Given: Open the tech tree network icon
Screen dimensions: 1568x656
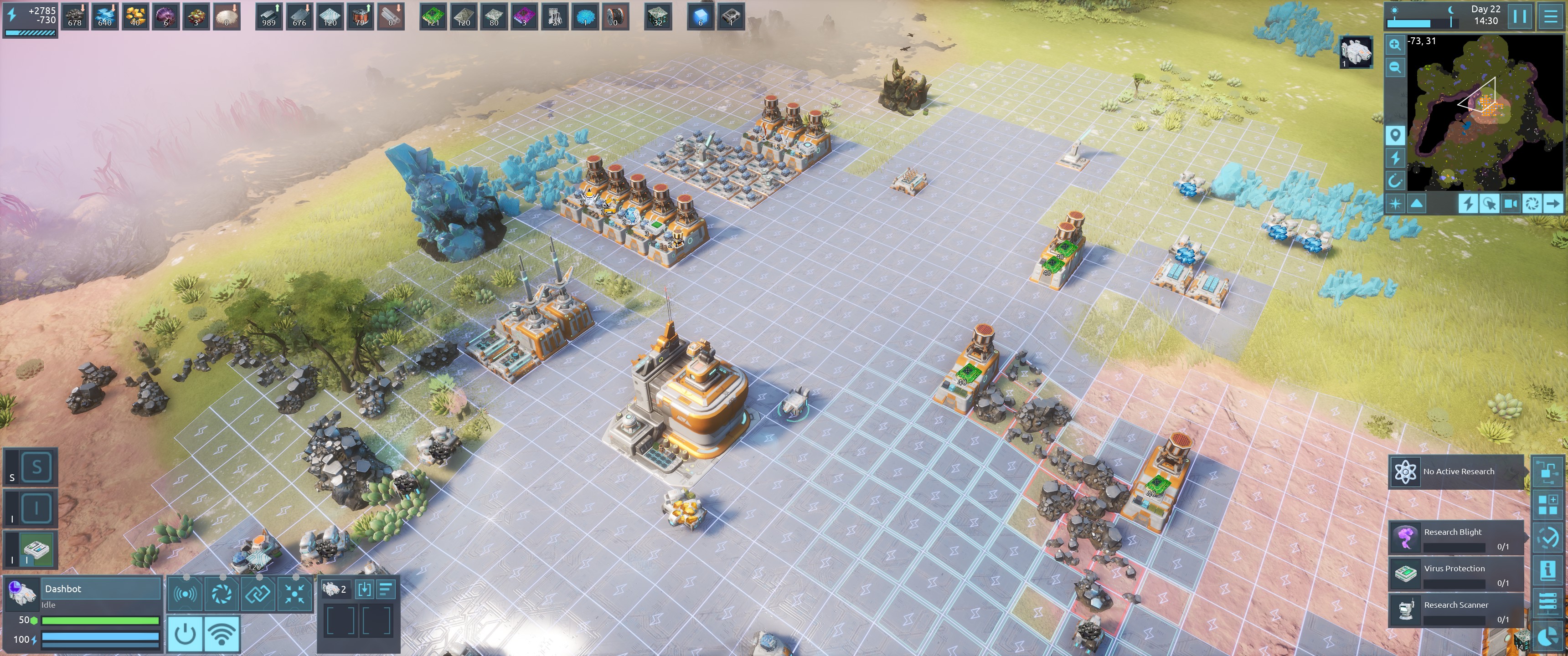Looking at the screenshot, I should click(1547, 471).
